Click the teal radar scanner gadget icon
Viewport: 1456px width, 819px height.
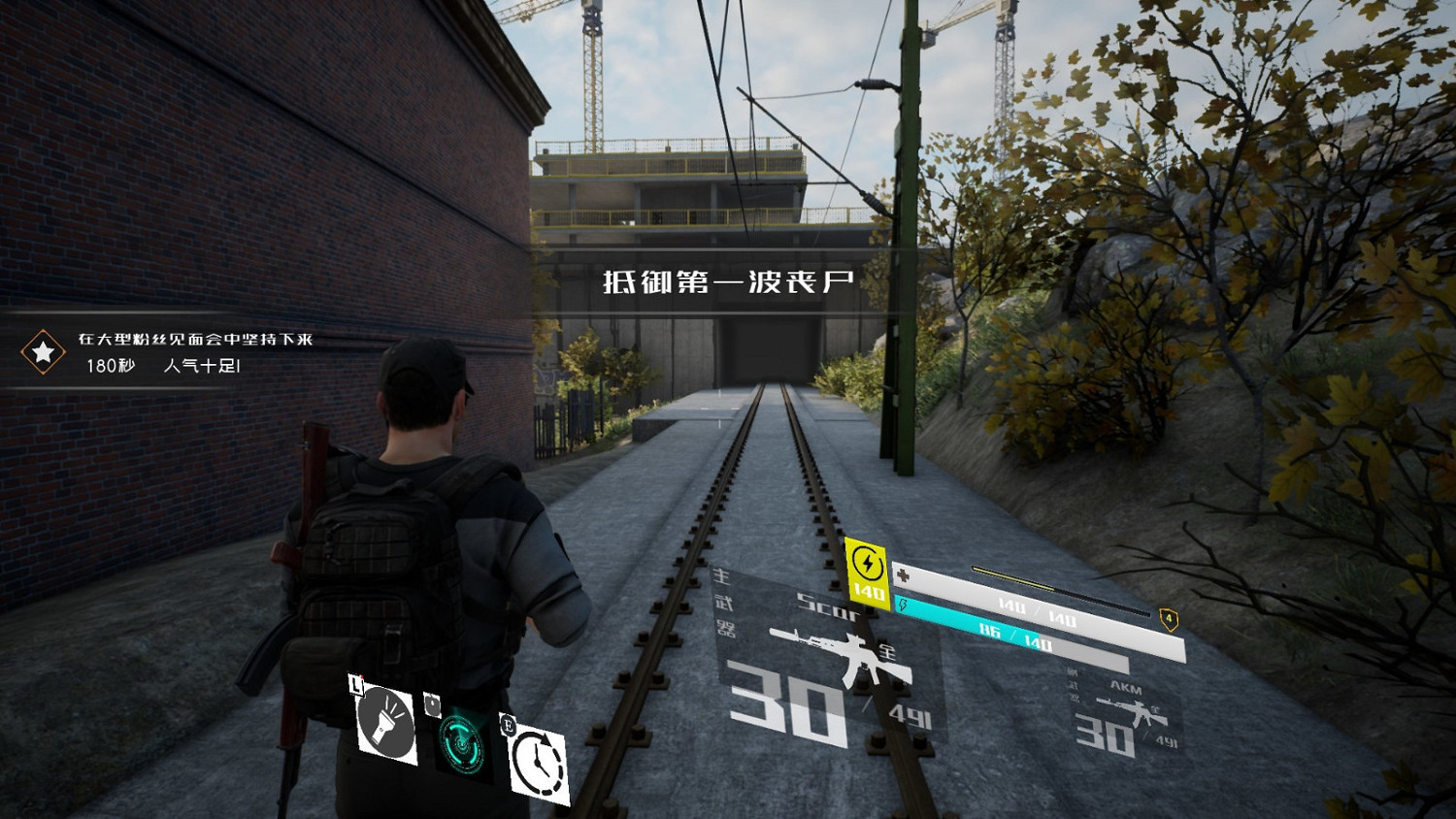pos(461,745)
